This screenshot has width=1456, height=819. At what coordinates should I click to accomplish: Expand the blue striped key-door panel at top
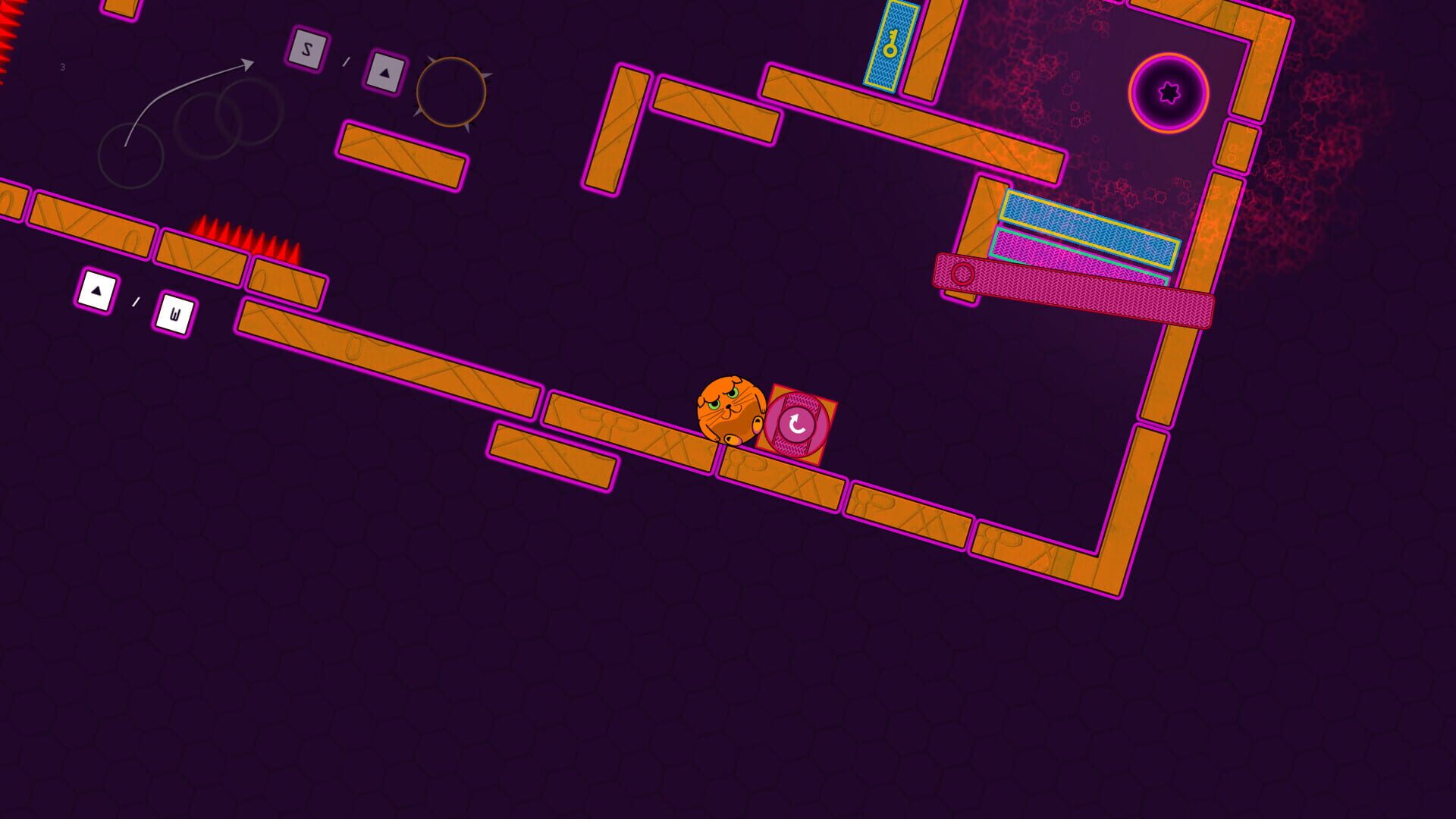[x=893, y=47]
